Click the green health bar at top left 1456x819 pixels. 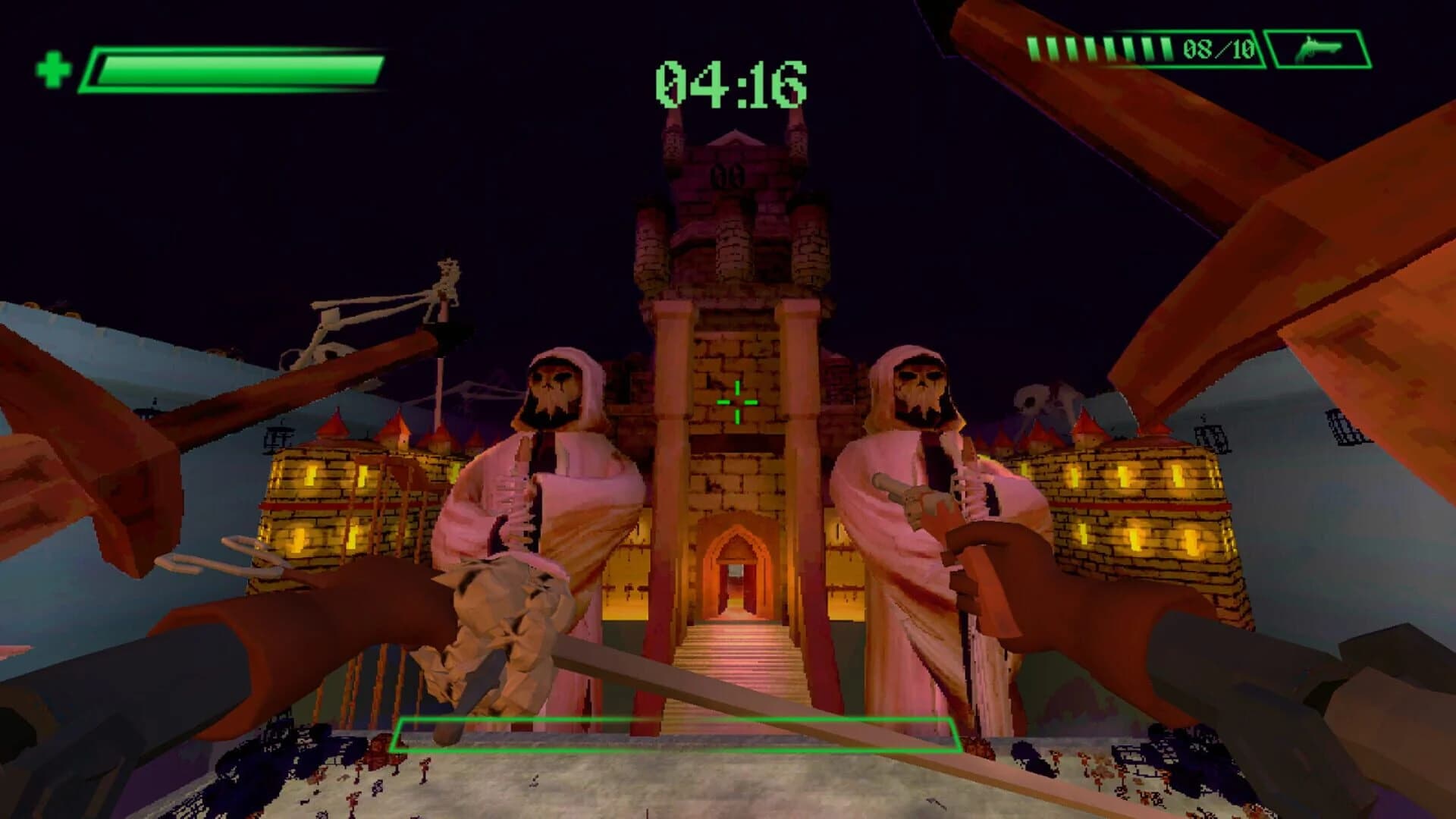(235, 68)
